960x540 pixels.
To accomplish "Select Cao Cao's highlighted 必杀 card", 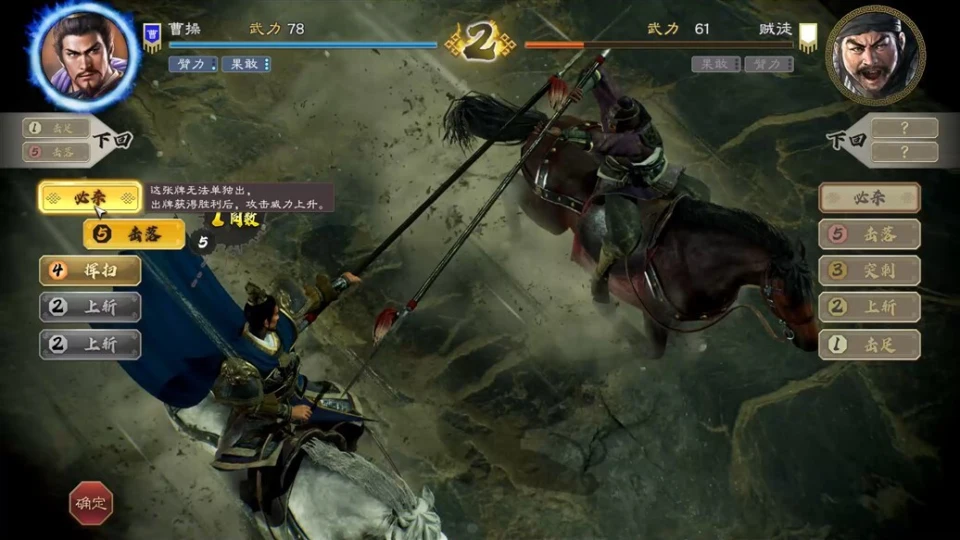I will [x=90, y=197].
